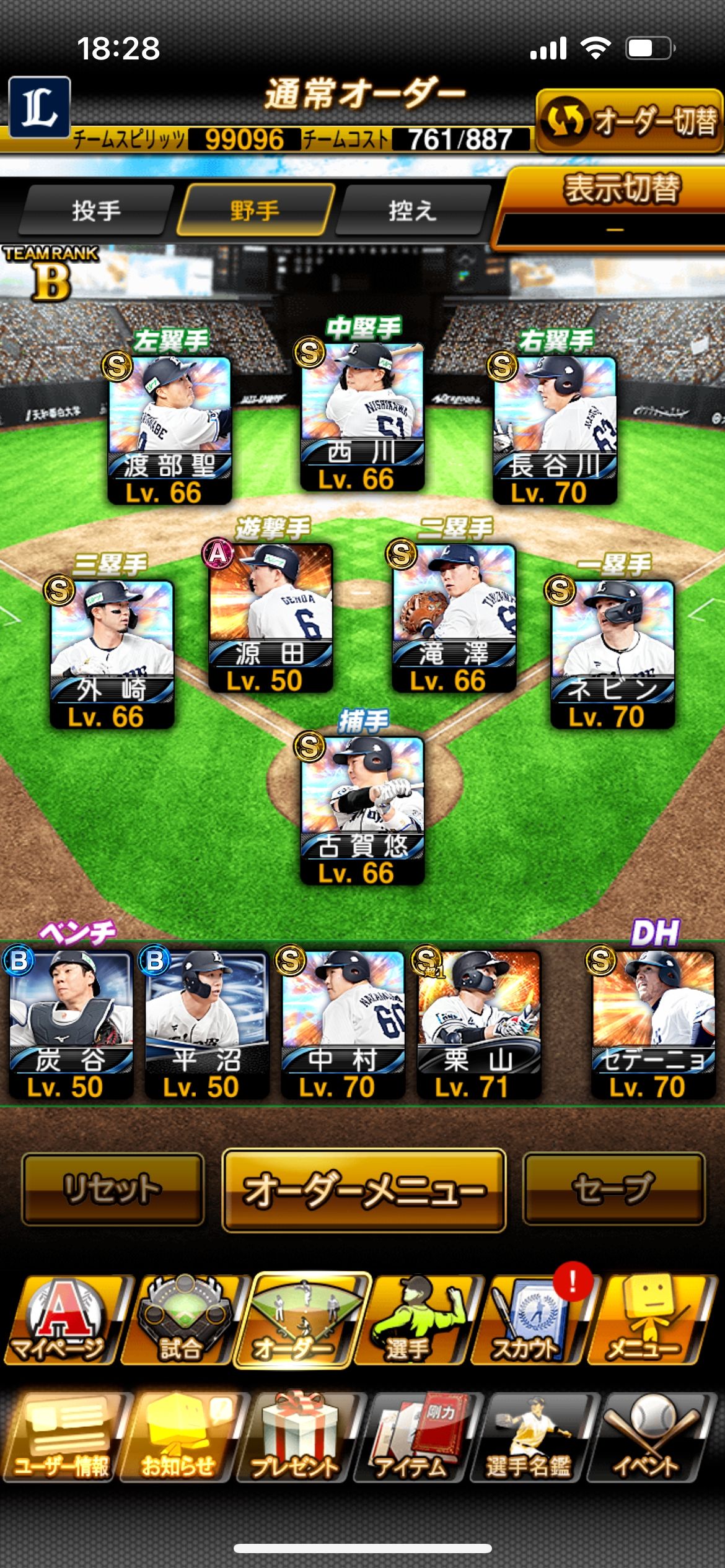The height and width of the screenshot is (1568, 725).
Task: Tap the オーダー切替 order switch button
Action: point(629,121)
